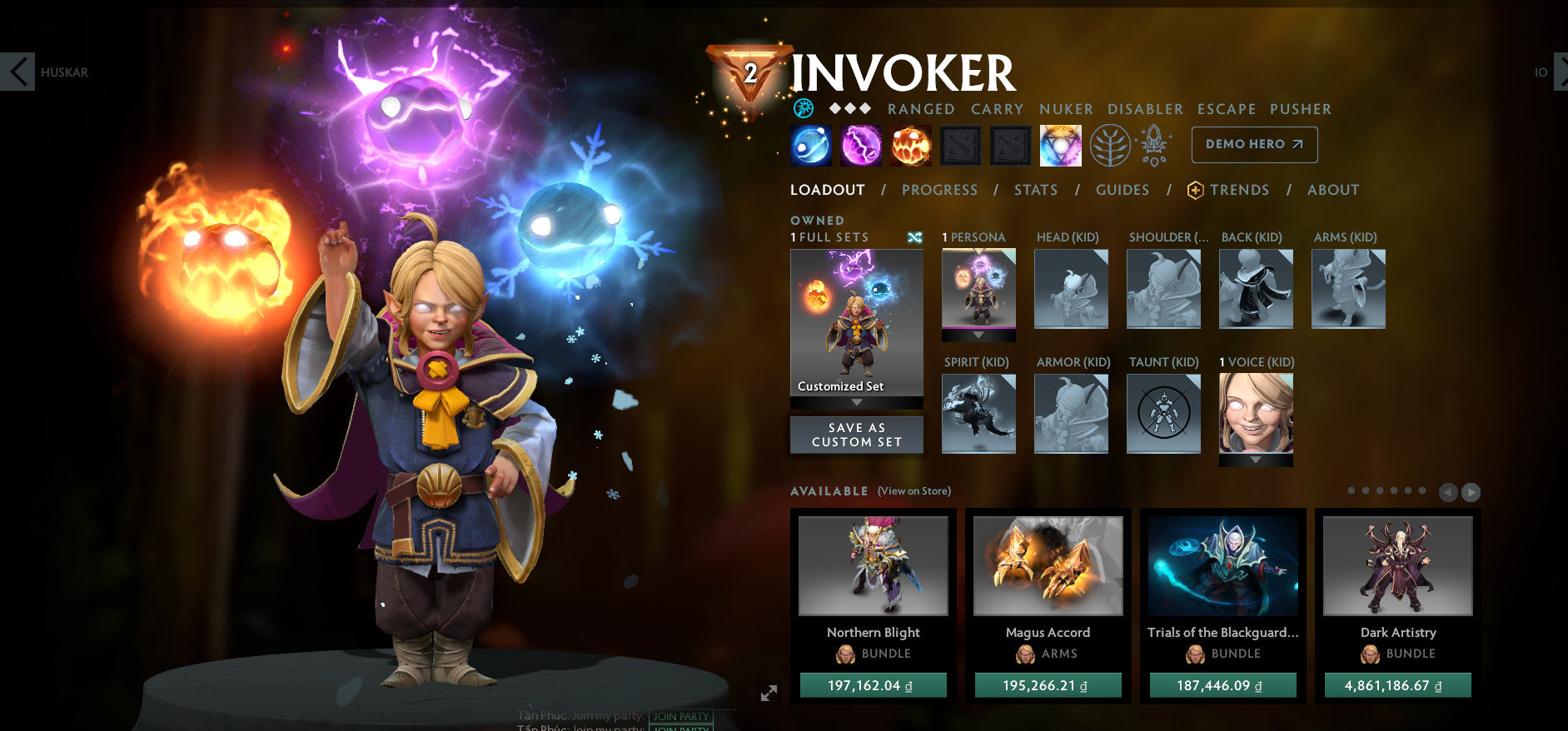Switch to the STATS tab
Screen dimensions: 1568x731
click(1035, 190)
